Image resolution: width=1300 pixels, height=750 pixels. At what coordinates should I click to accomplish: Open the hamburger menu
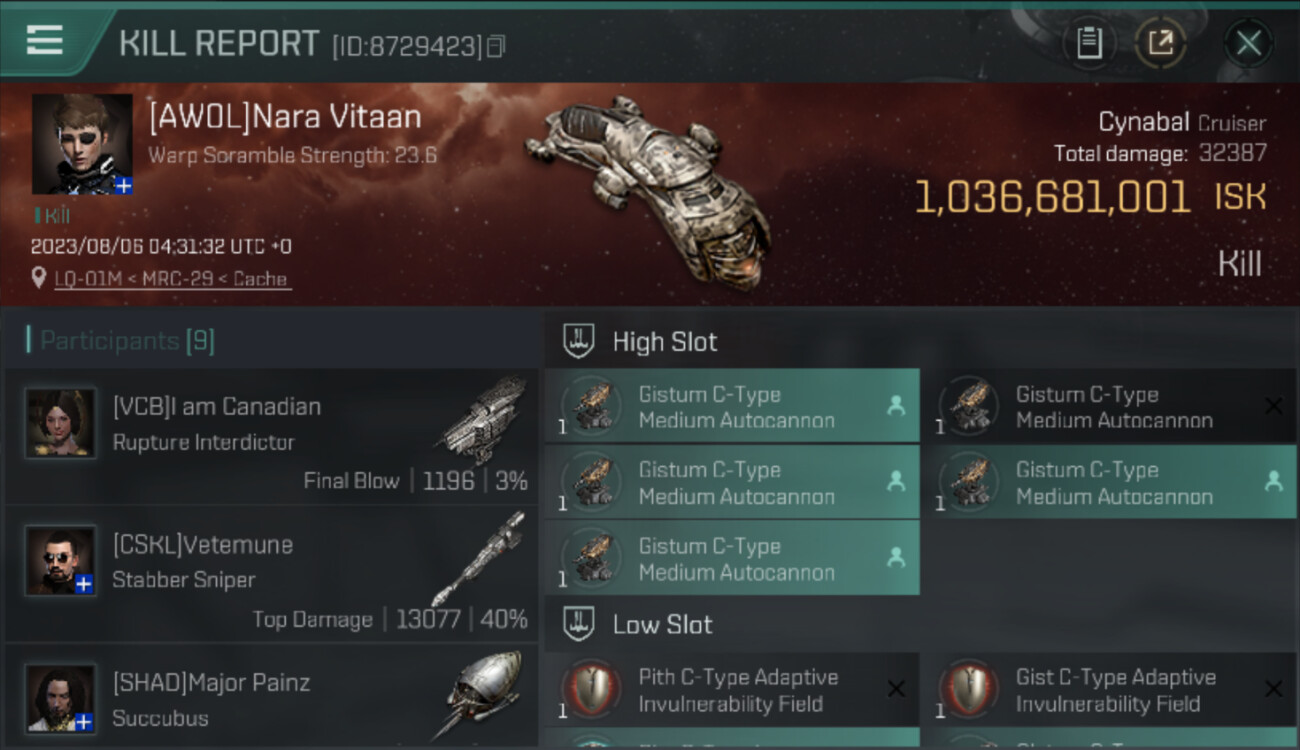point(45,41)
